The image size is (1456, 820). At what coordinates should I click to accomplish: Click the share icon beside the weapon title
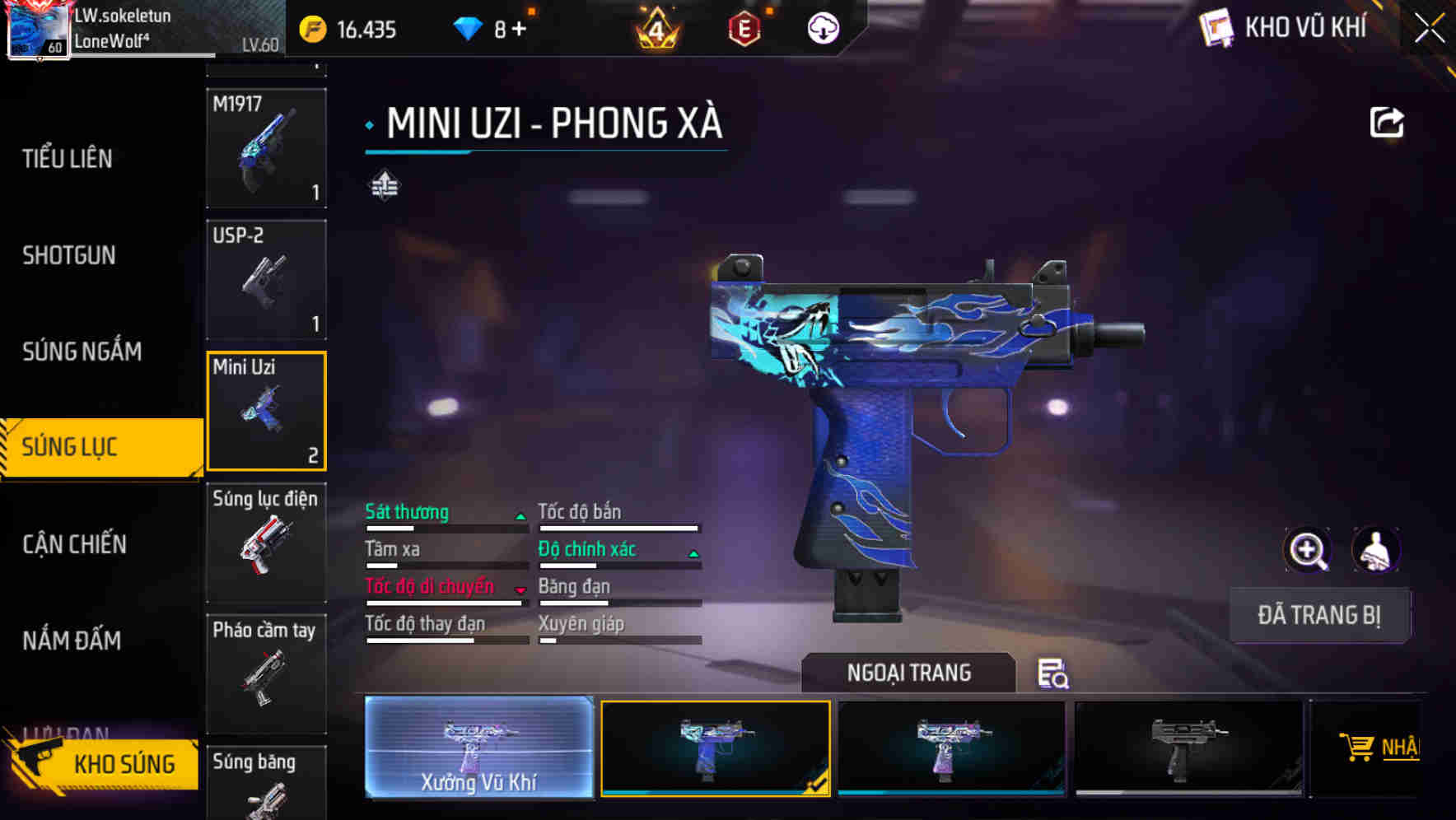pos(1388,122)
